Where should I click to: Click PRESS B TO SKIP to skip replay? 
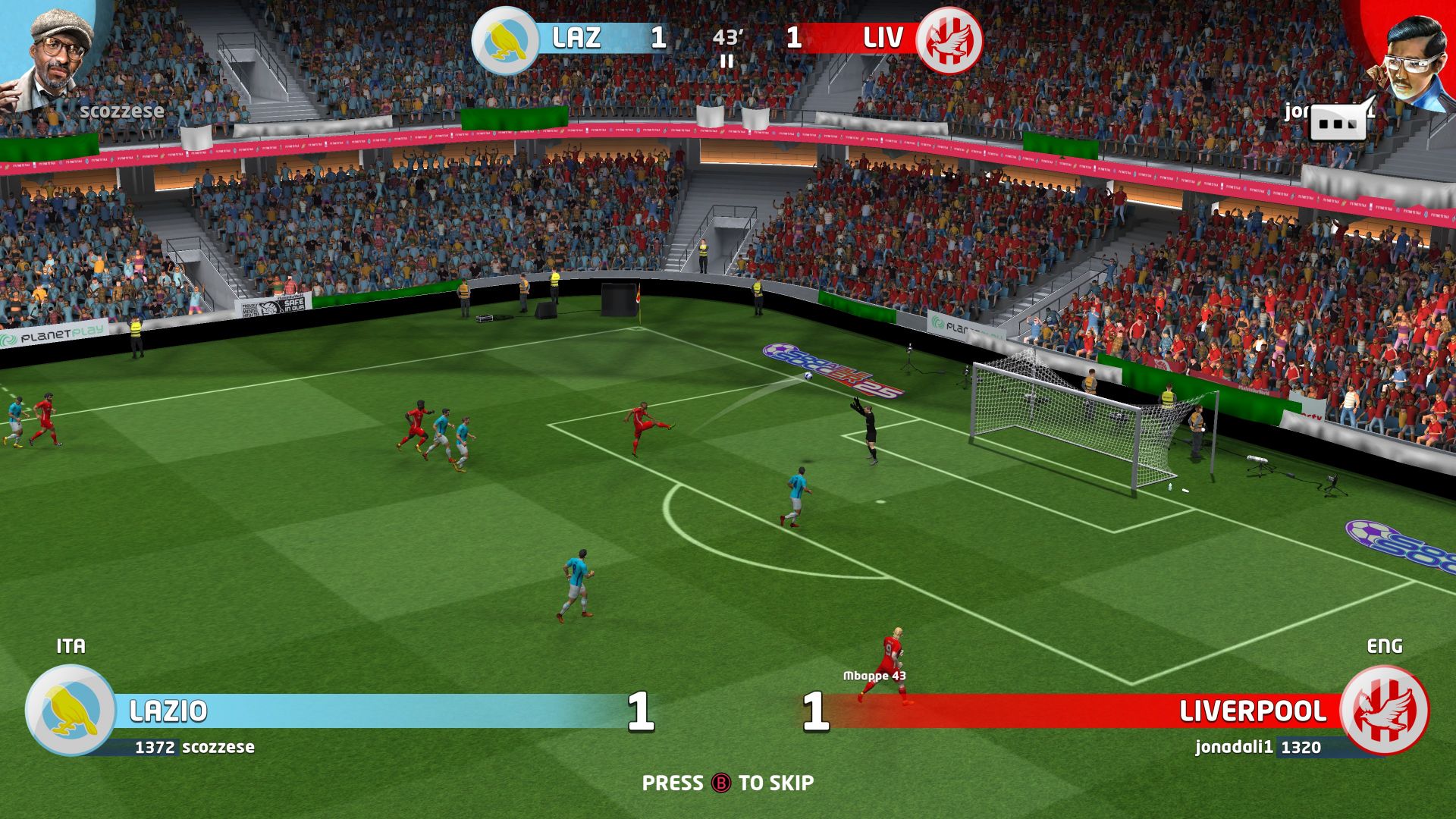tap(728, 783)
